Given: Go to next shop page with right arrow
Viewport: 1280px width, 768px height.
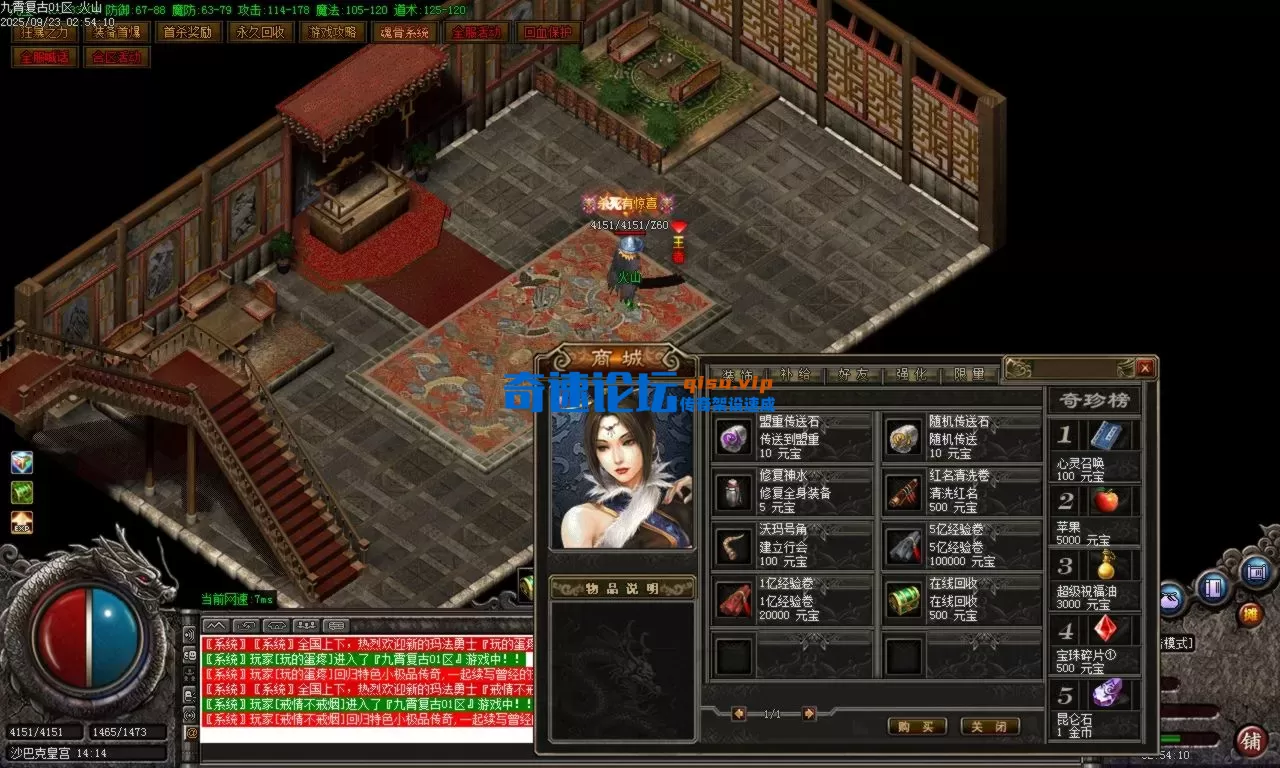Looking at the screenshot, I should [808, 714].
